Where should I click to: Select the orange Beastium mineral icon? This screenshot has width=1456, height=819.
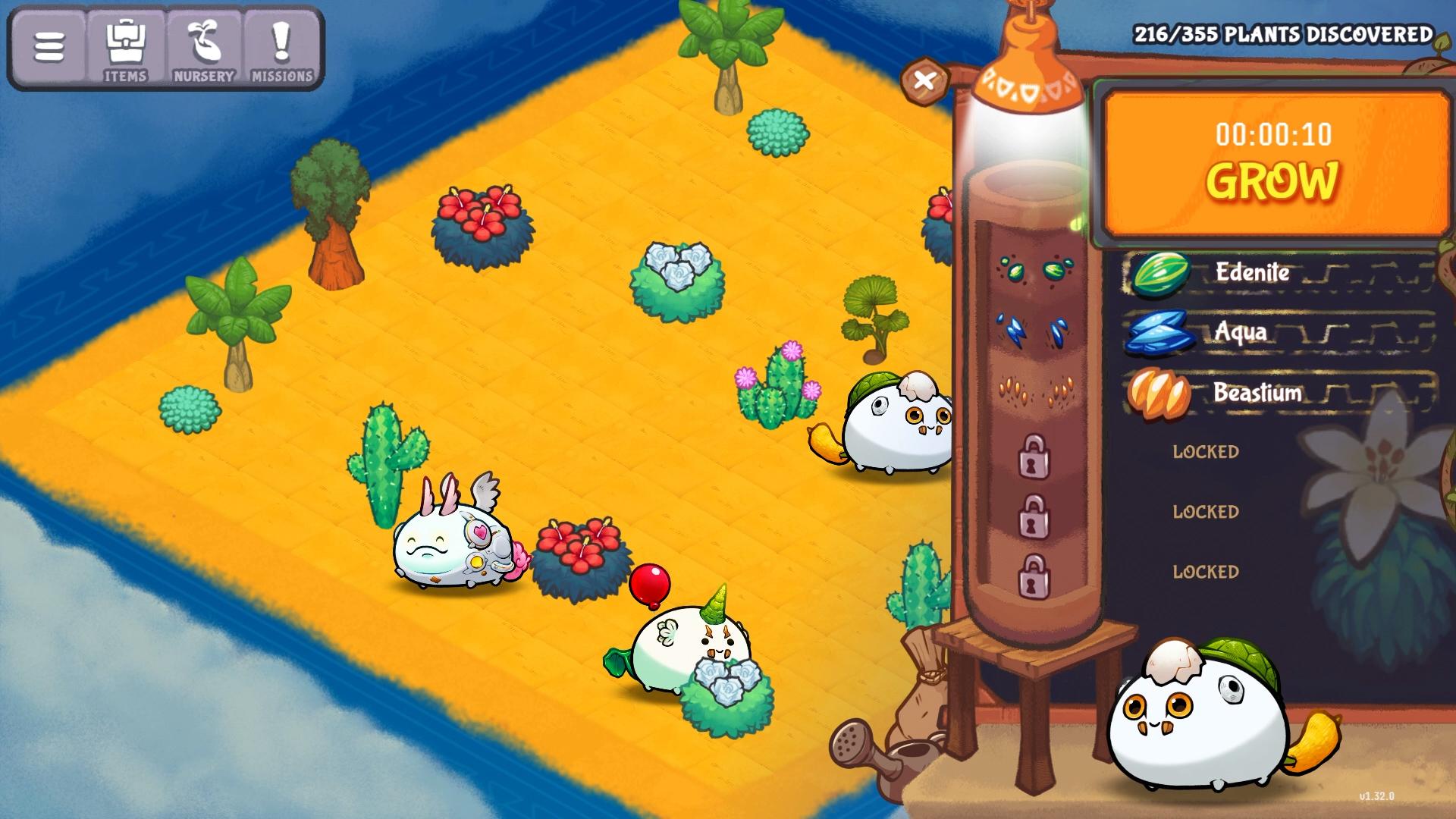tap(1158, 393)
